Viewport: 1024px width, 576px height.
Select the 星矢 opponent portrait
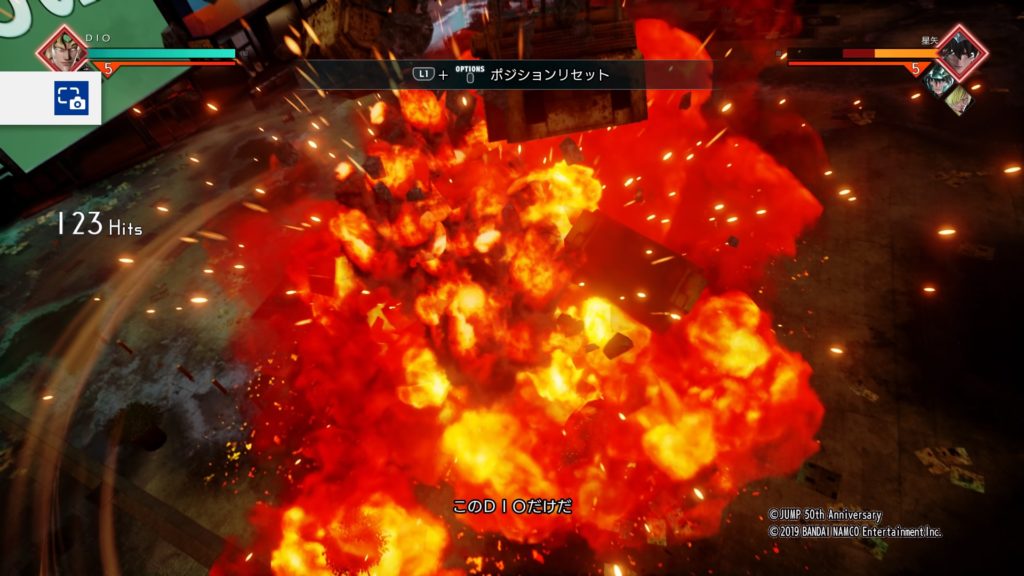(x=961, y=52)
